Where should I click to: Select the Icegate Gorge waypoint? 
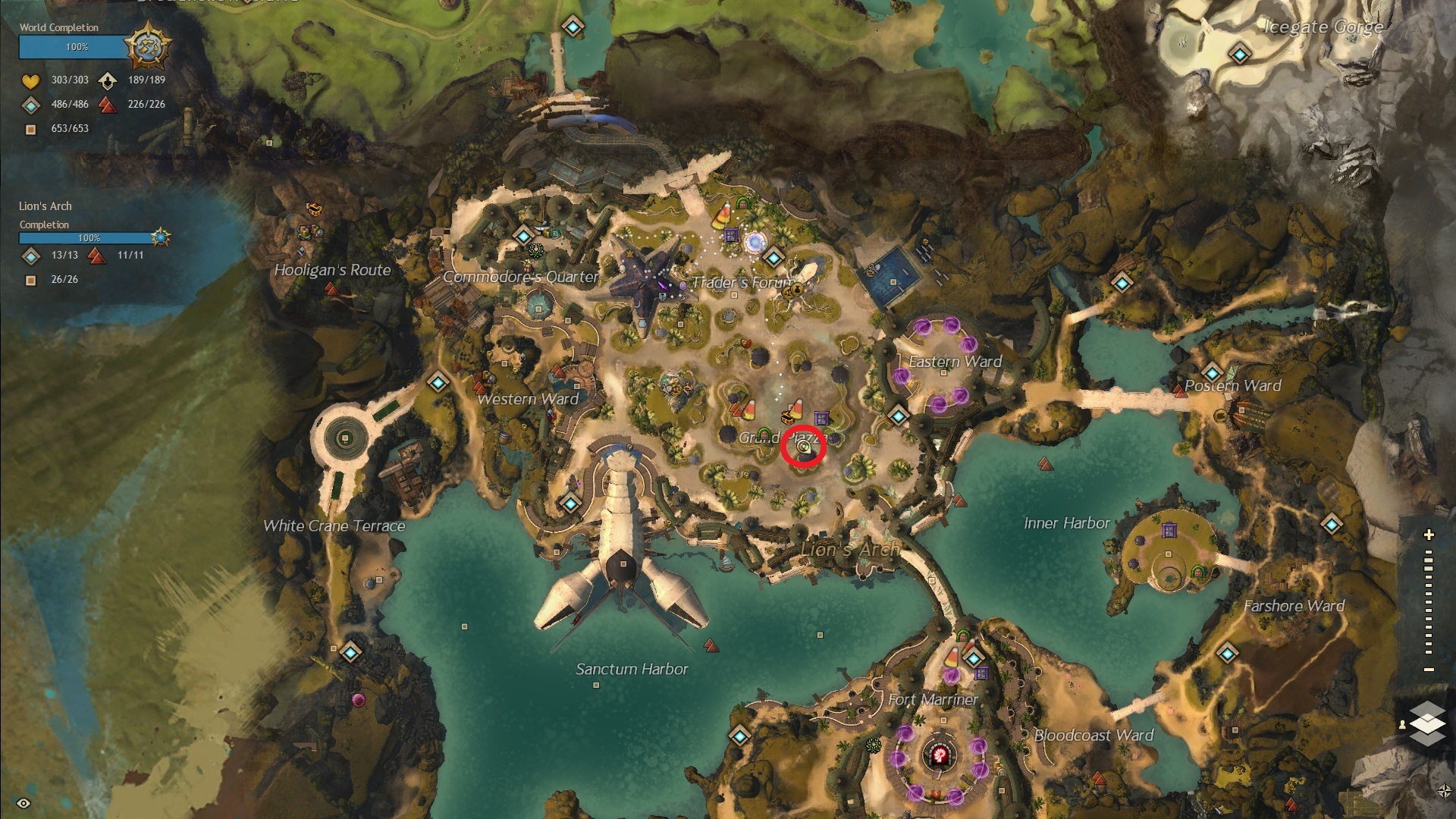pyautogui.click(x=1240, y=55)
